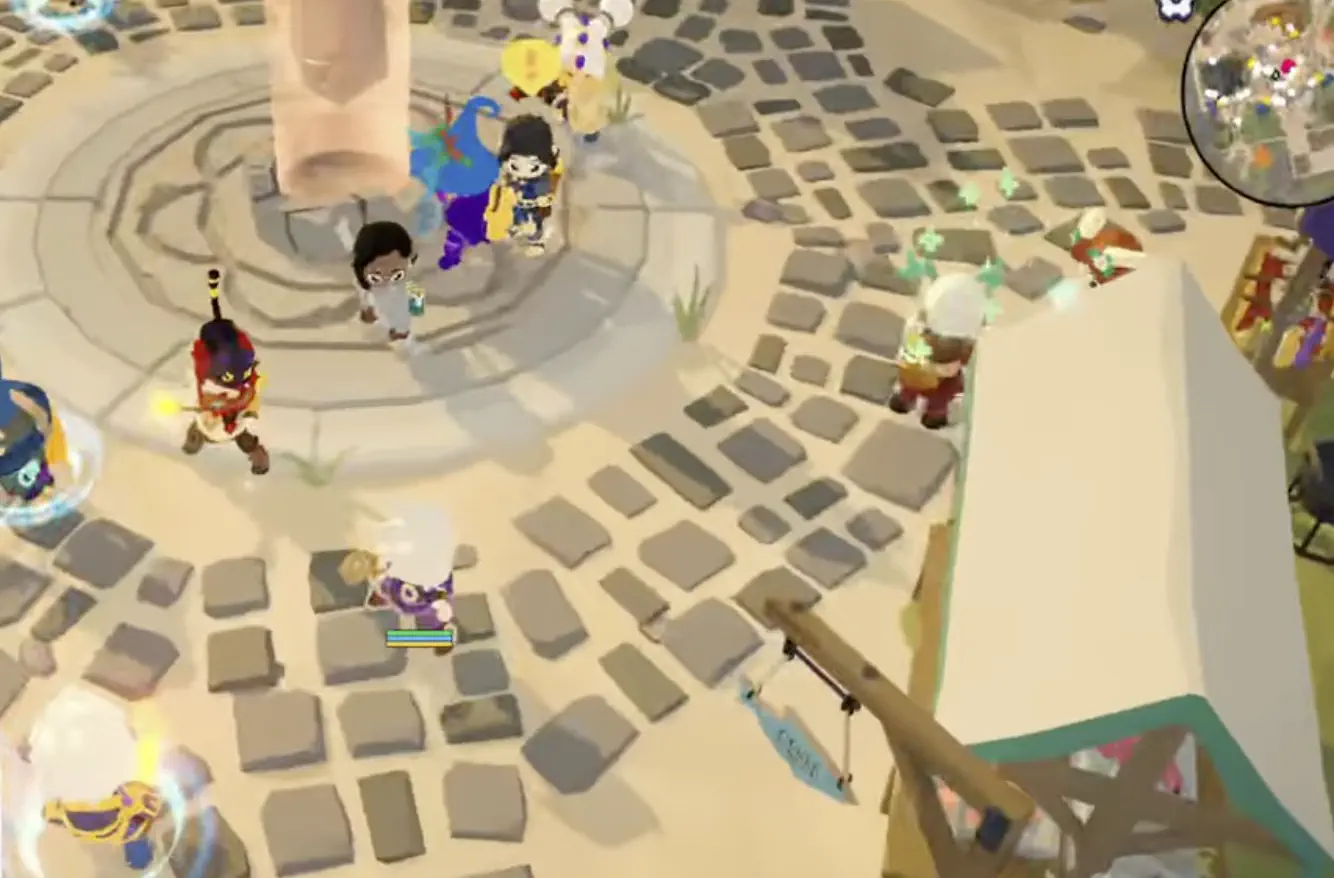Click the character drinking from a green cup
Image resolution: width=1334 pixels, height=878 pixels.
tap(390, 290)
